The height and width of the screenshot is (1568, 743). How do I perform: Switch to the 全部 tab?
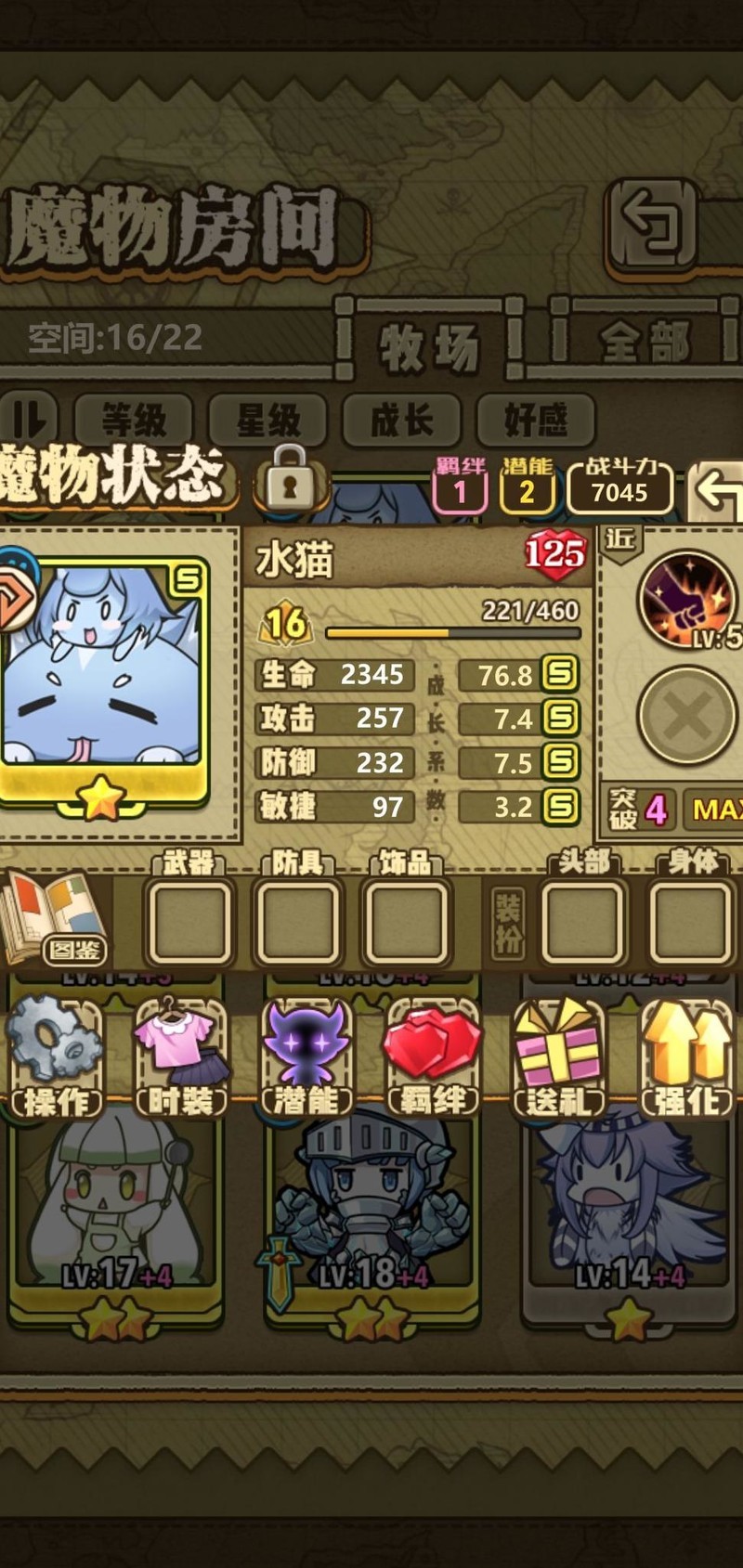[645, 343]
